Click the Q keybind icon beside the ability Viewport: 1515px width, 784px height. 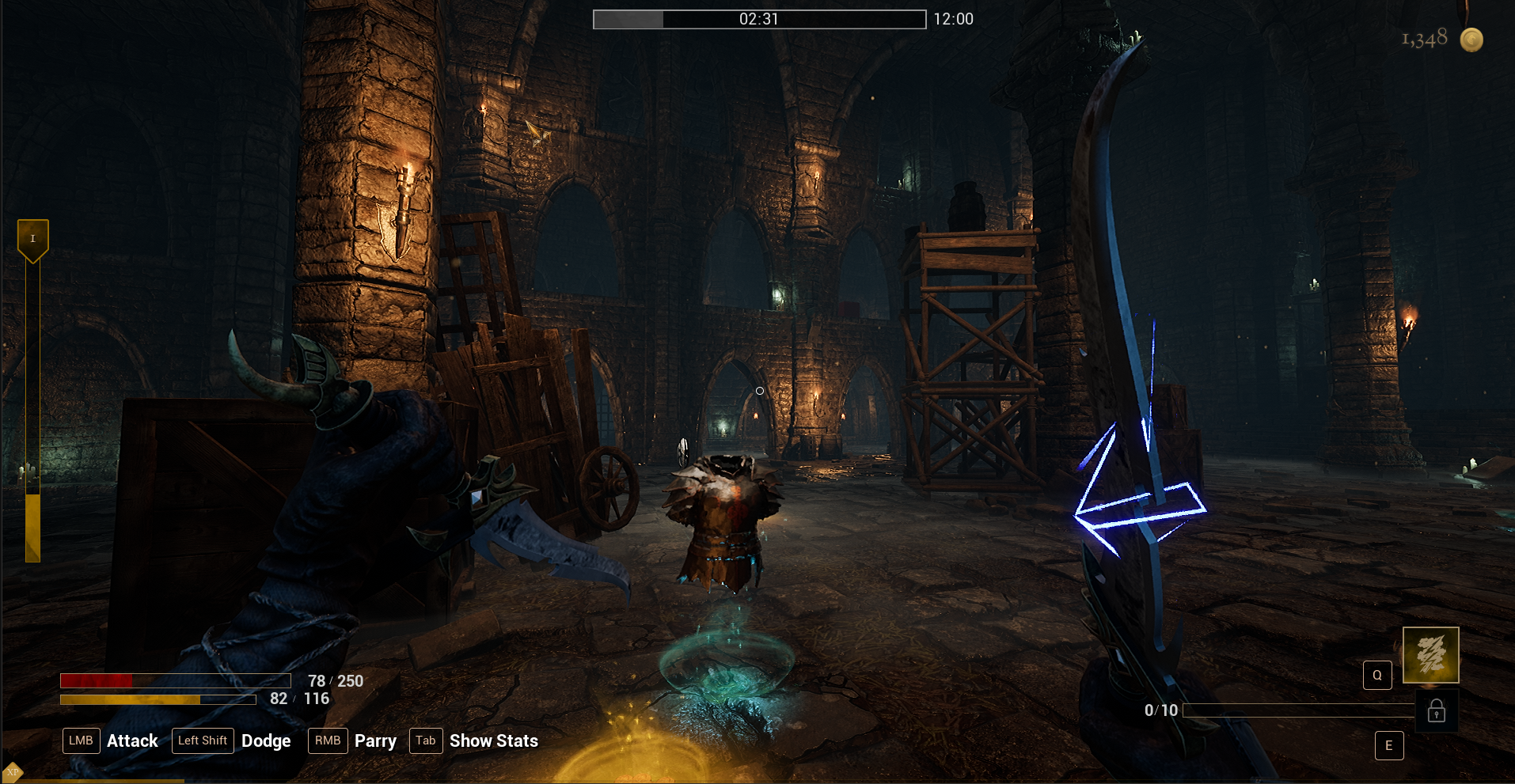click(1376, 674)
